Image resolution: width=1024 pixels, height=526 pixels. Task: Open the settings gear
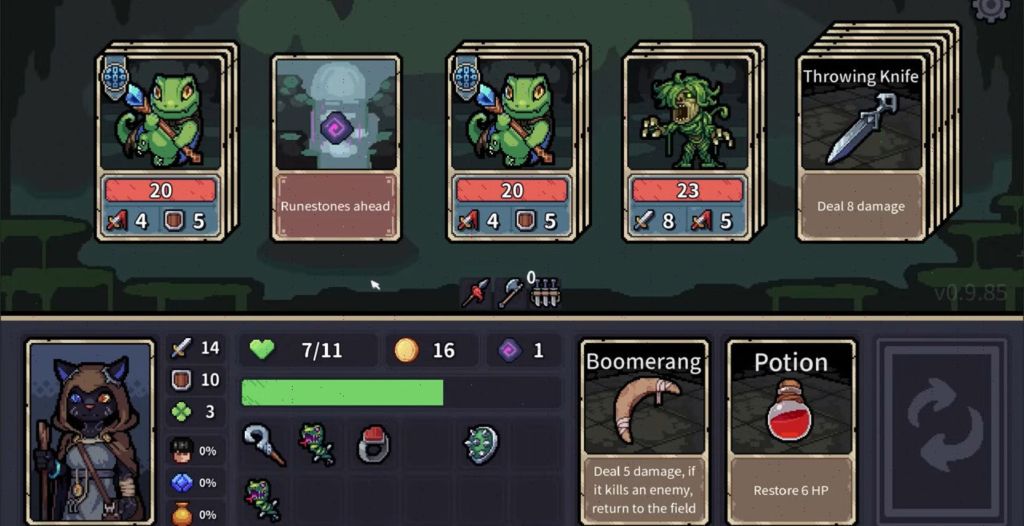point(992,9)
